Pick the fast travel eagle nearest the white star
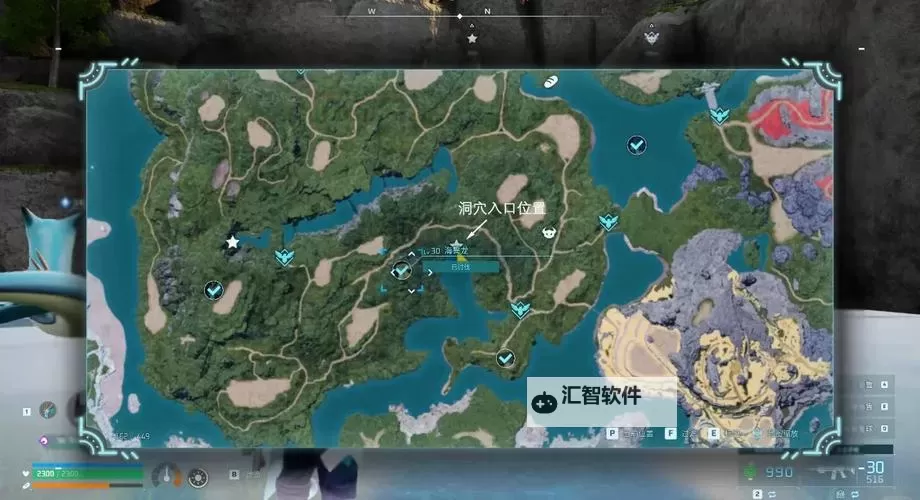 [x=285, y=257]
